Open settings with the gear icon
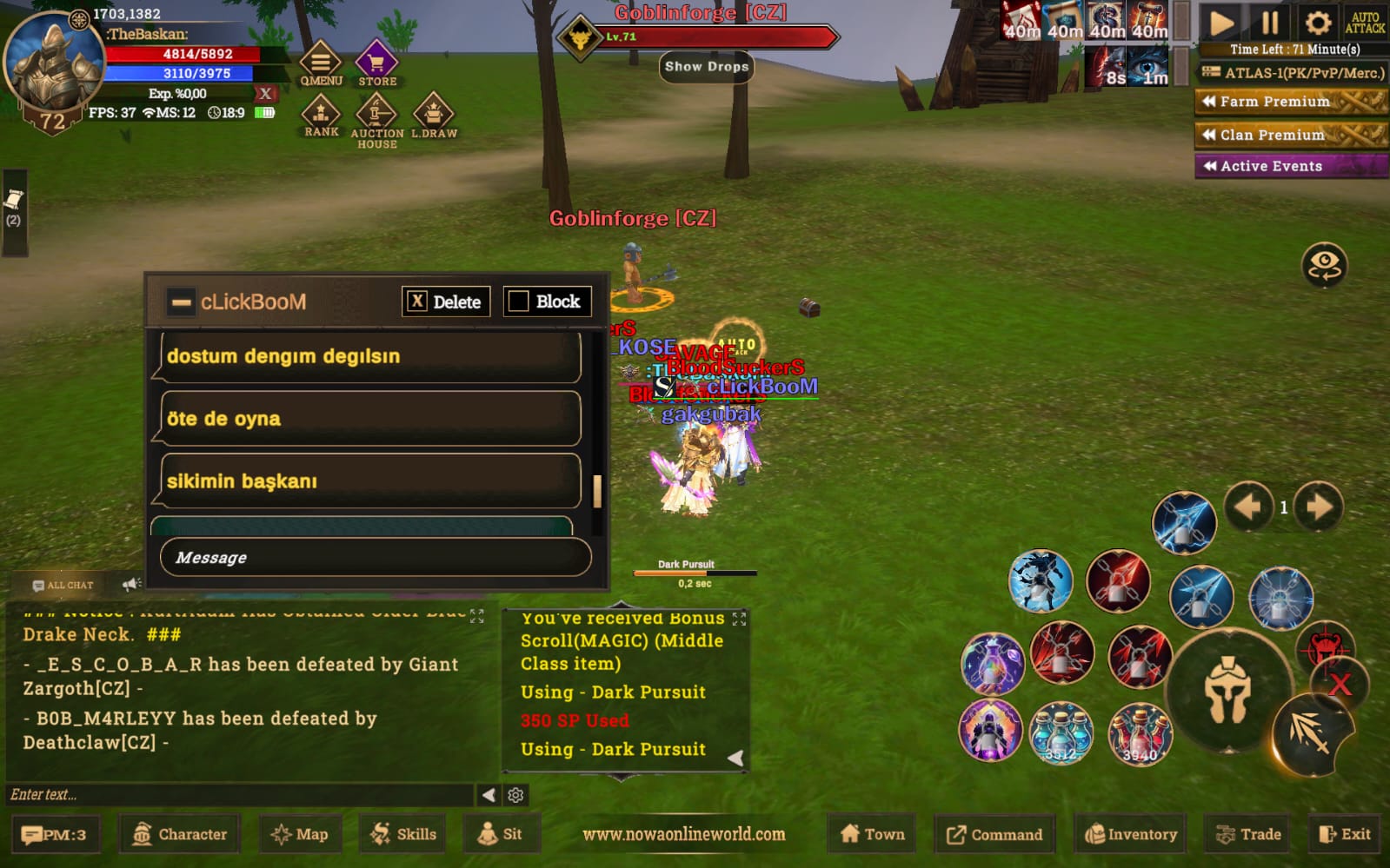This screenshot has height=868, width=1390. (x=1317, y=23)
